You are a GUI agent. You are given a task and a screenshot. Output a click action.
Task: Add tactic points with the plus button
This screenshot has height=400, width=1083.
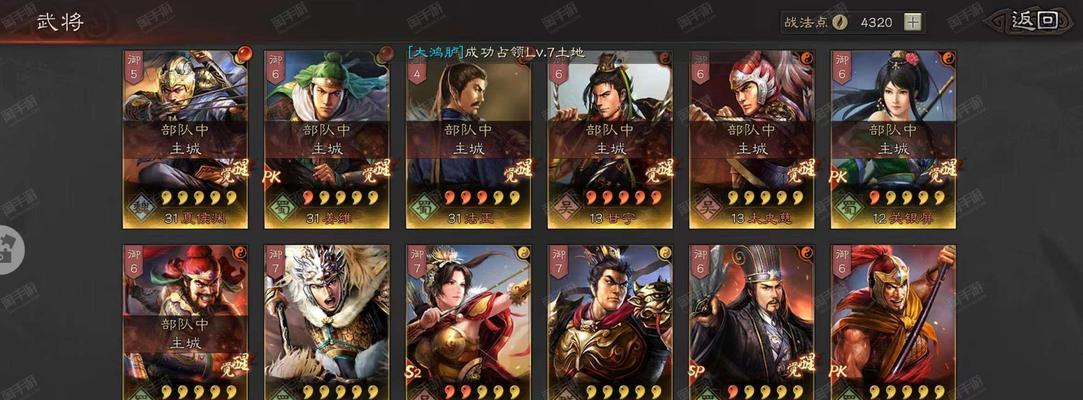click(912, 22)
